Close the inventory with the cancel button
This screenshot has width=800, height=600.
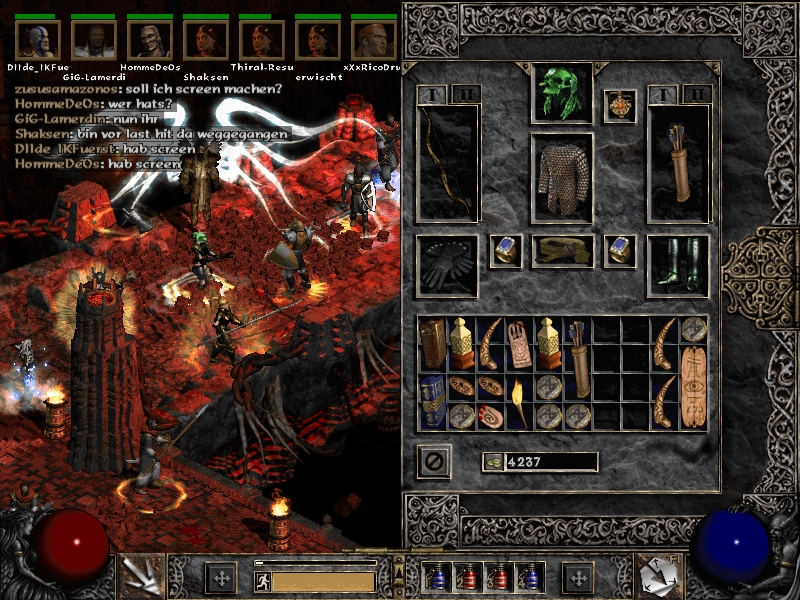click(x=434, y=462)
